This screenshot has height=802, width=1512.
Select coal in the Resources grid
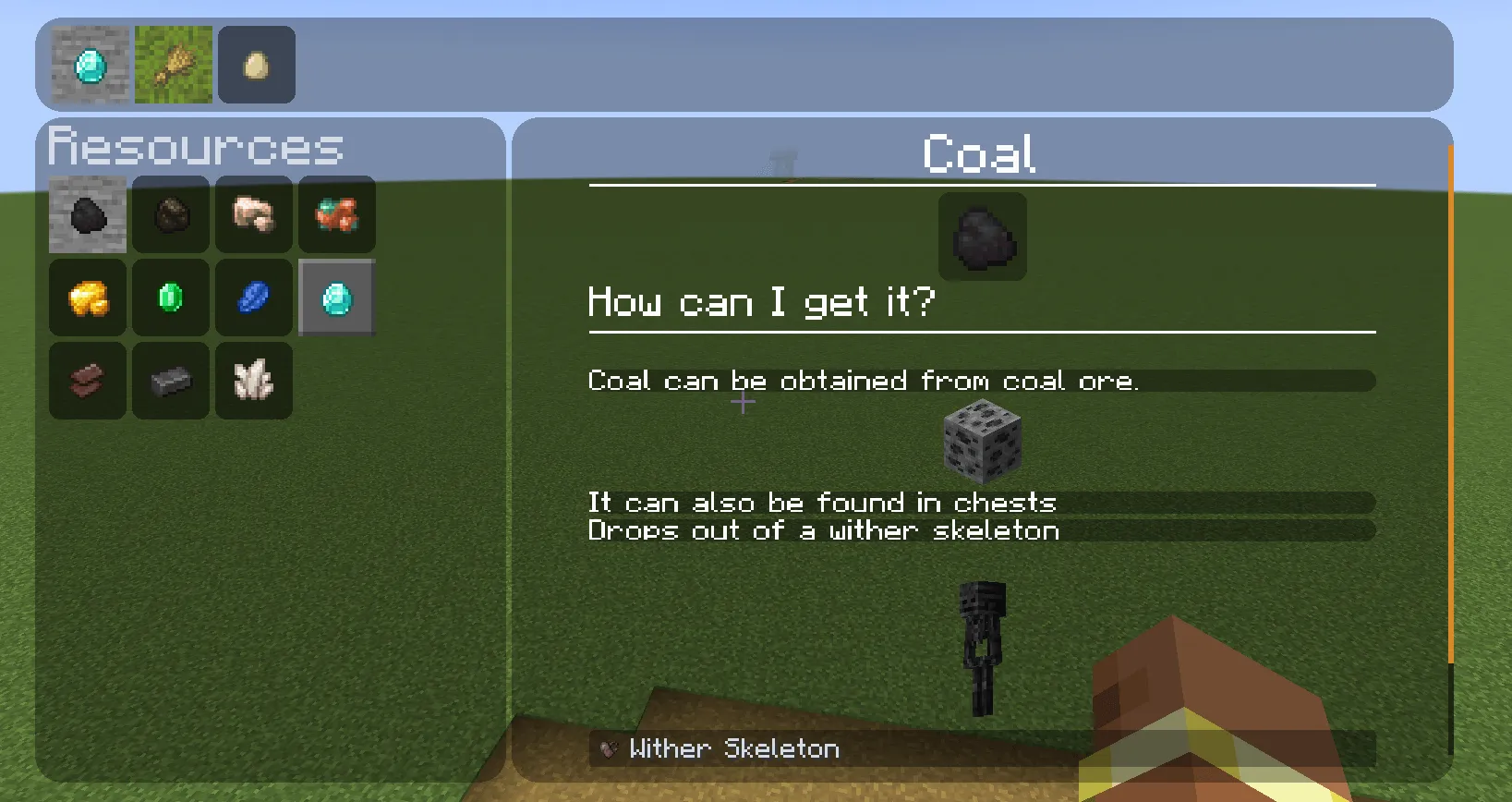click(x=87, y=215)
